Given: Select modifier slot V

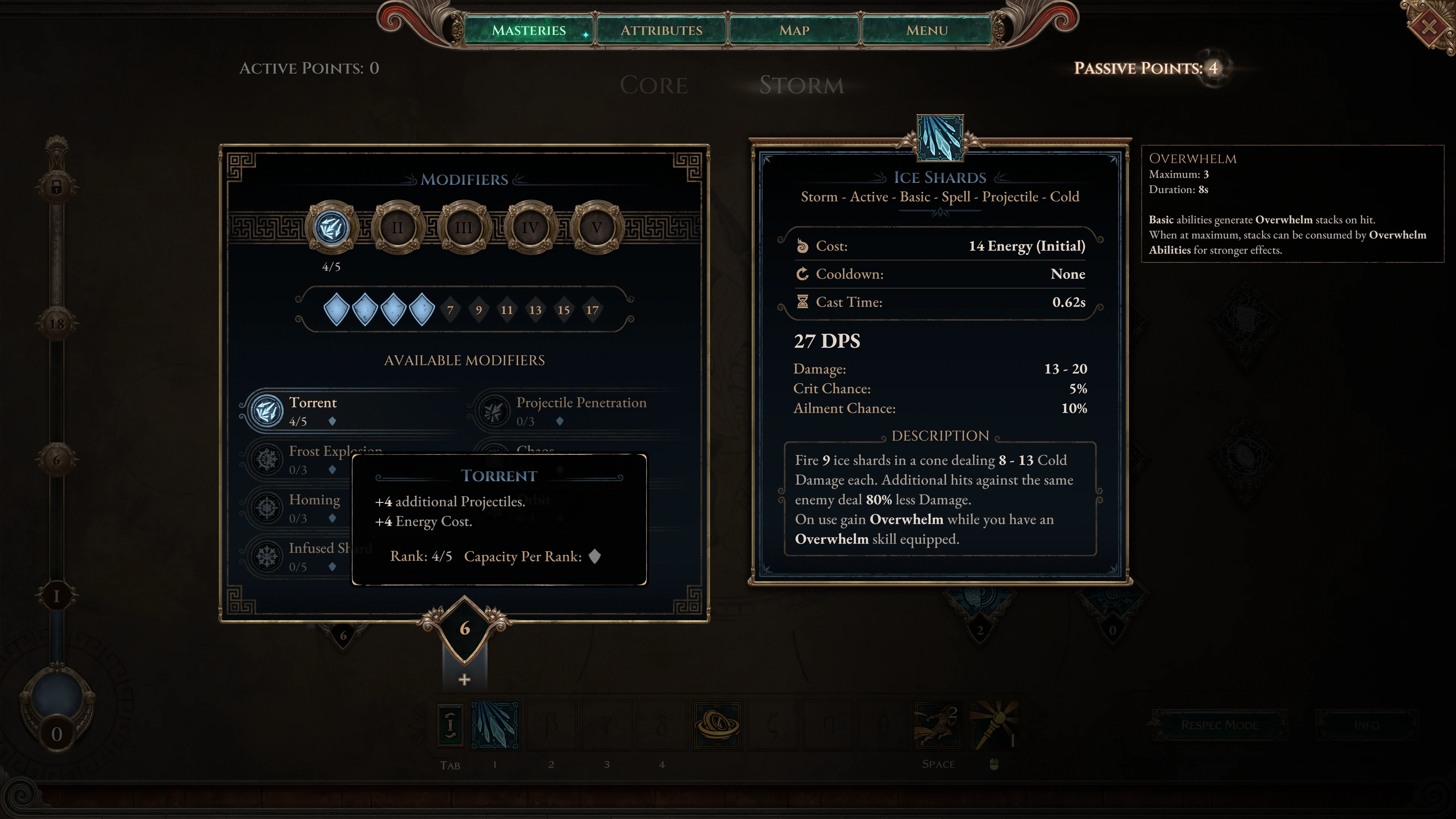Looking at the screenshot, I should pyautogui.click(x=596, y=228).
